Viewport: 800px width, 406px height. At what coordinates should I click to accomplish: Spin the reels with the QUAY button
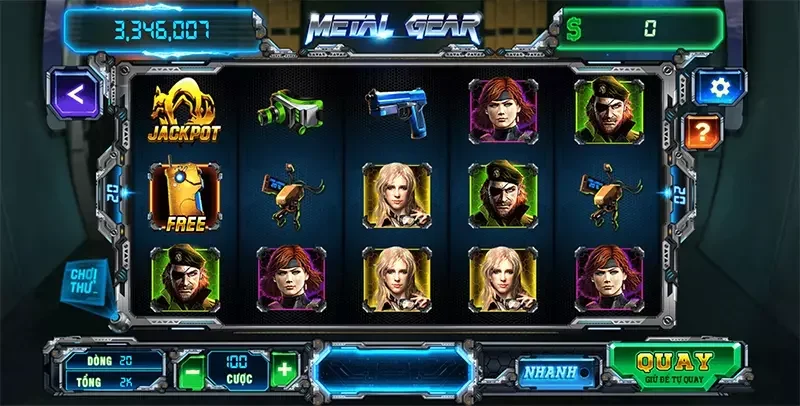click(x=676, y=367)
